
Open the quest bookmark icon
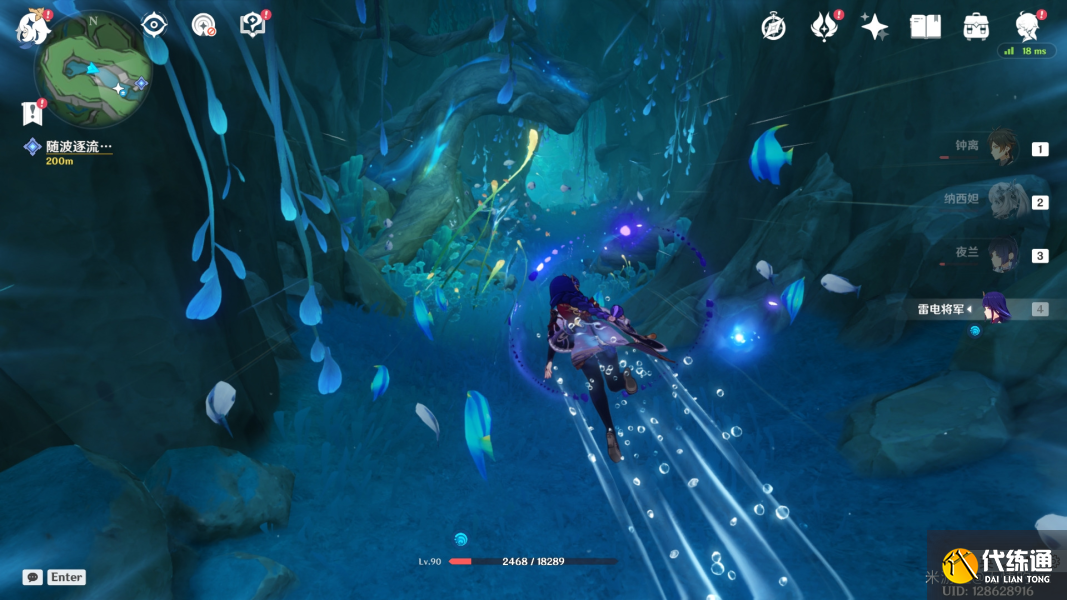(x=32, y=113)
